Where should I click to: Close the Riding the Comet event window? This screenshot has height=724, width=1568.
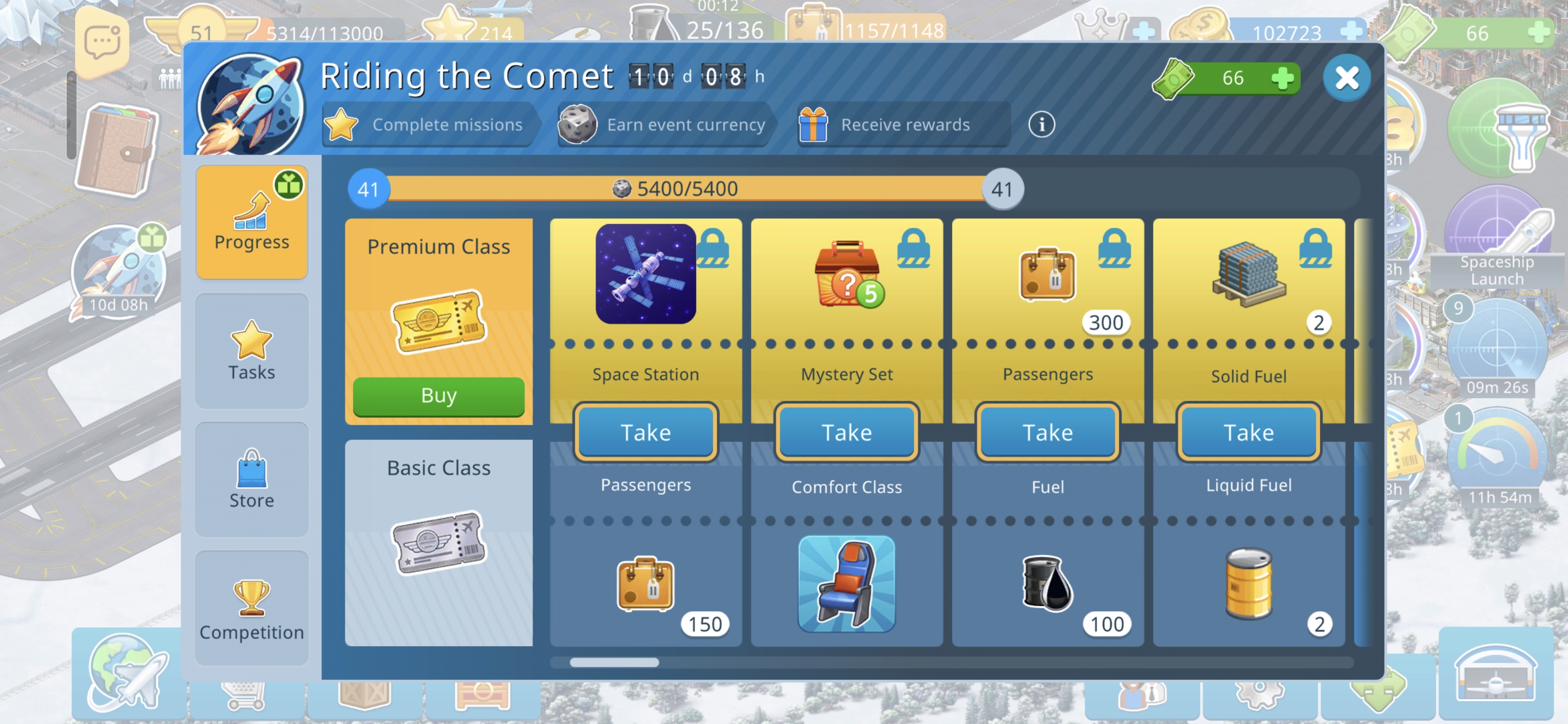pos(1346,78)
